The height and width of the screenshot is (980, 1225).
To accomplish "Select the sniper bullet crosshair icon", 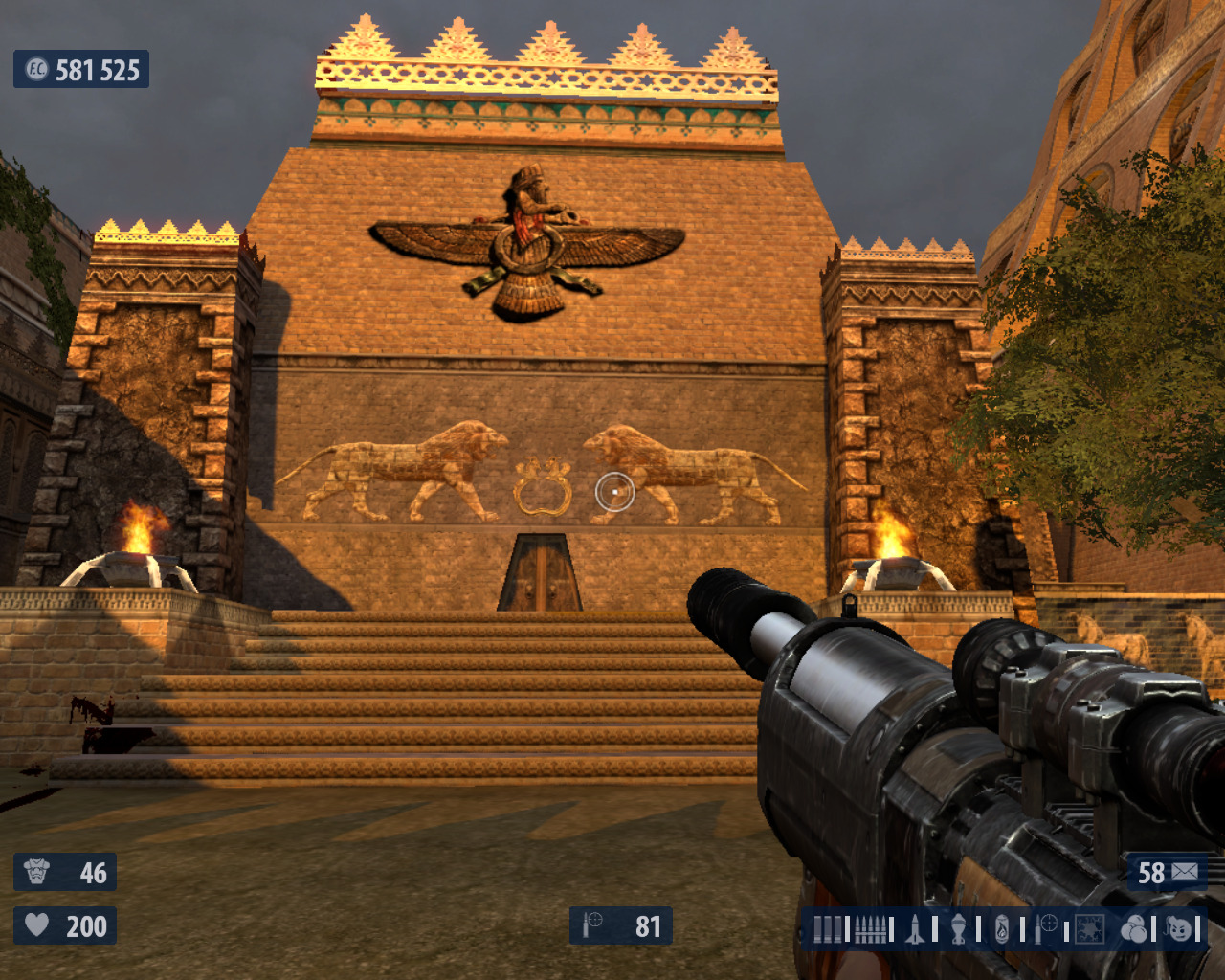I will tap(1046, 928).
